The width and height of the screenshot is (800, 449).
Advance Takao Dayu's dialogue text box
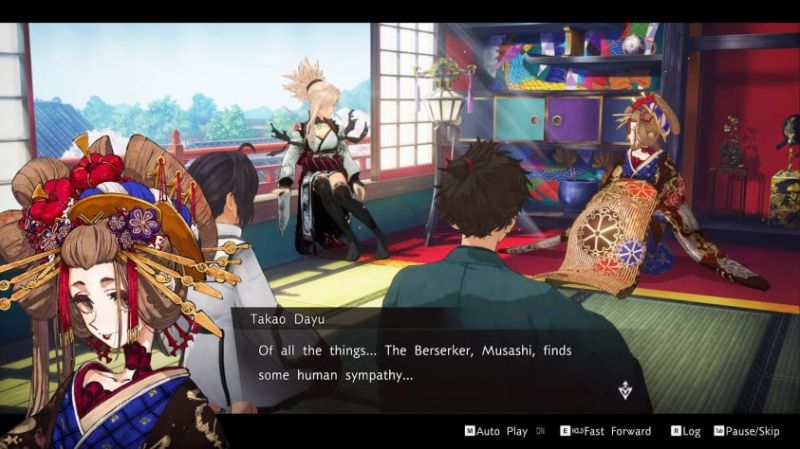click(430, 362)
